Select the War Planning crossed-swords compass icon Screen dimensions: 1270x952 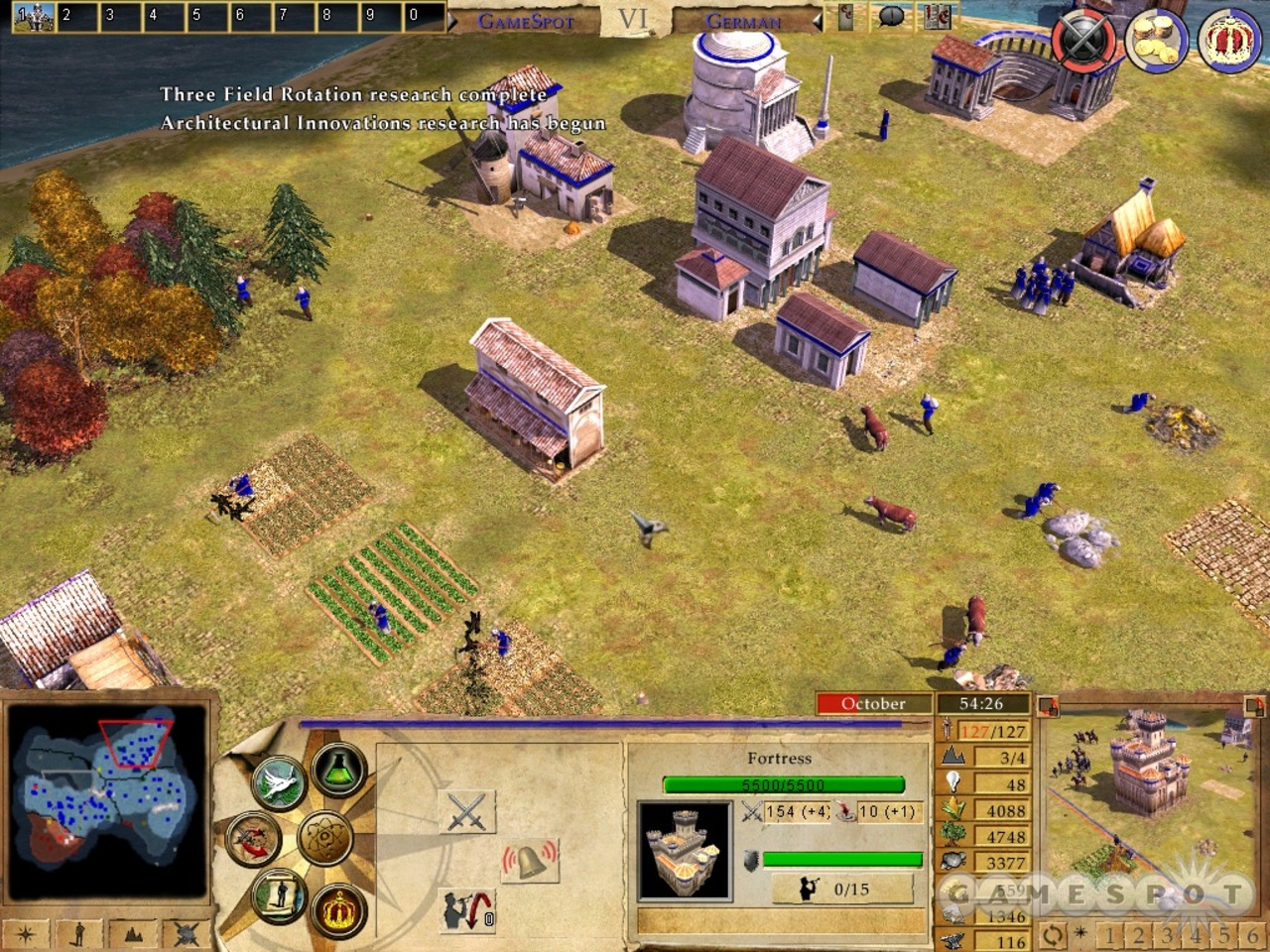point(253,838)
